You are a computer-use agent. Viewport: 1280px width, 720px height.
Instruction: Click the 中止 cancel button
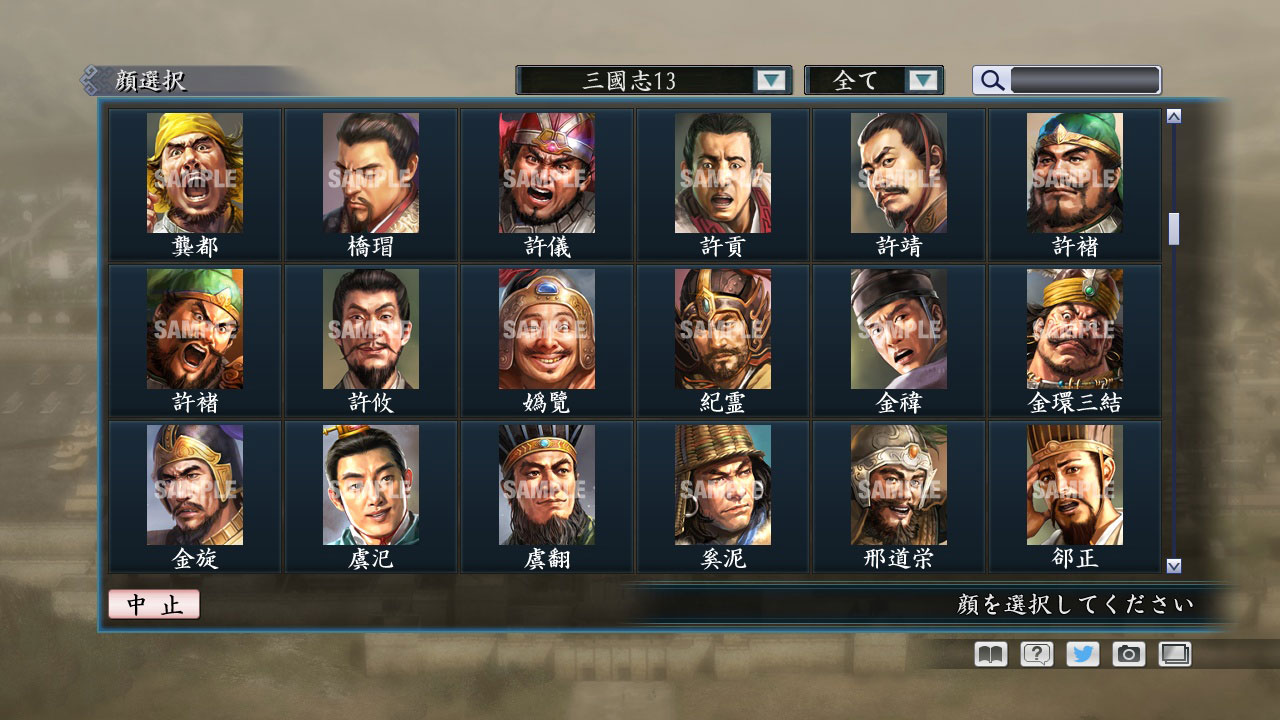pos(155,604)
